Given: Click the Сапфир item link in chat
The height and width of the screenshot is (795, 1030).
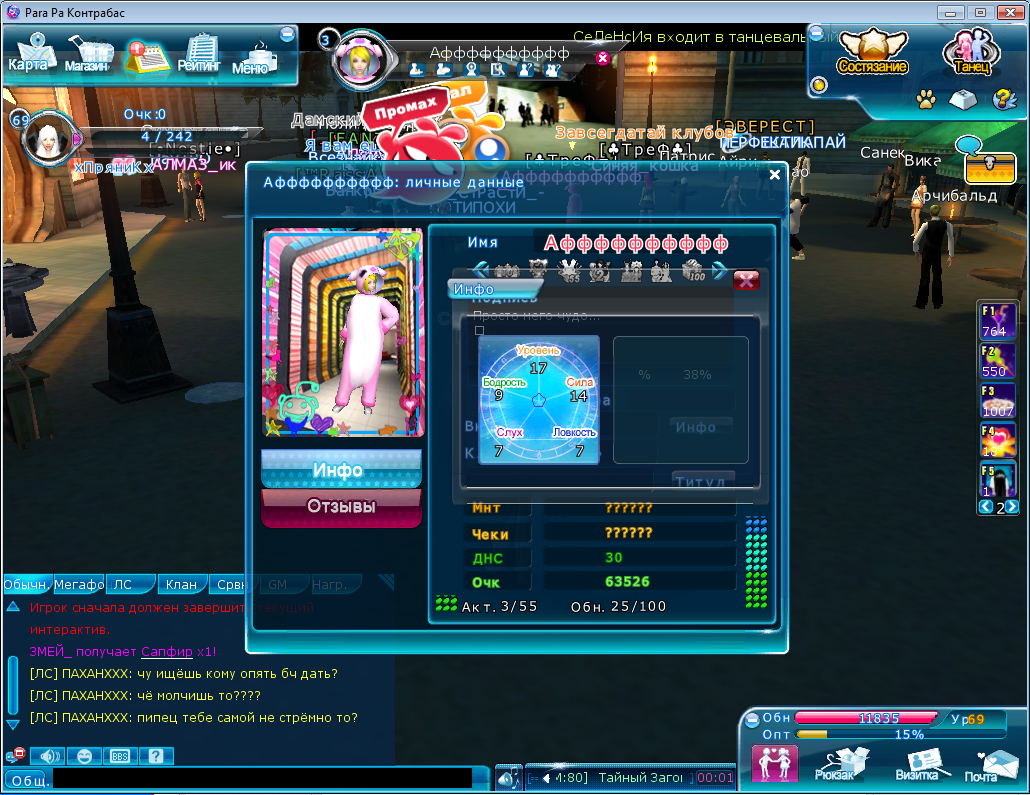Looking at the screenshot, I should click(161, 651).
